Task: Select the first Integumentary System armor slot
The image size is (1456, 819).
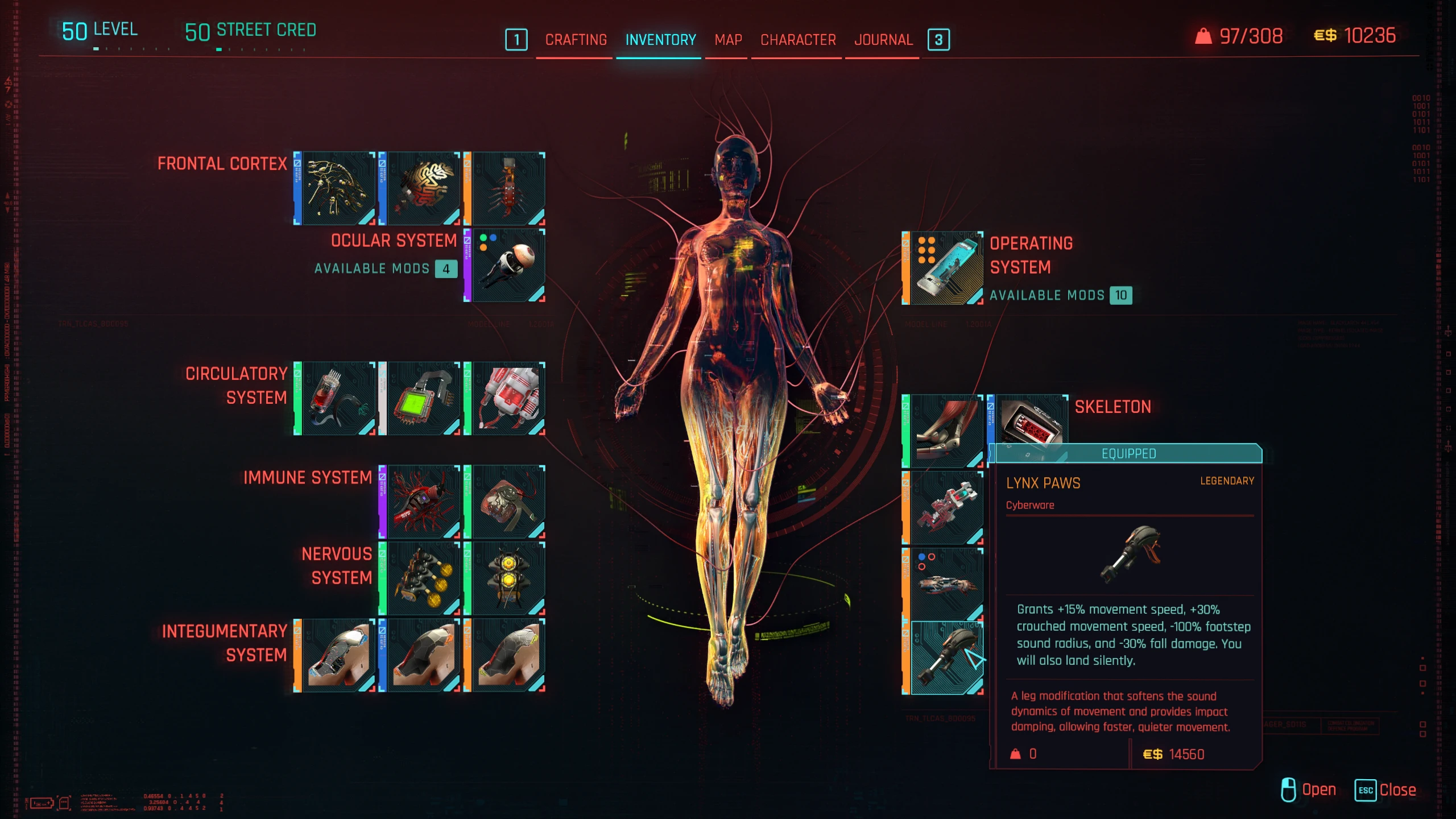Action: coord(338,655)
